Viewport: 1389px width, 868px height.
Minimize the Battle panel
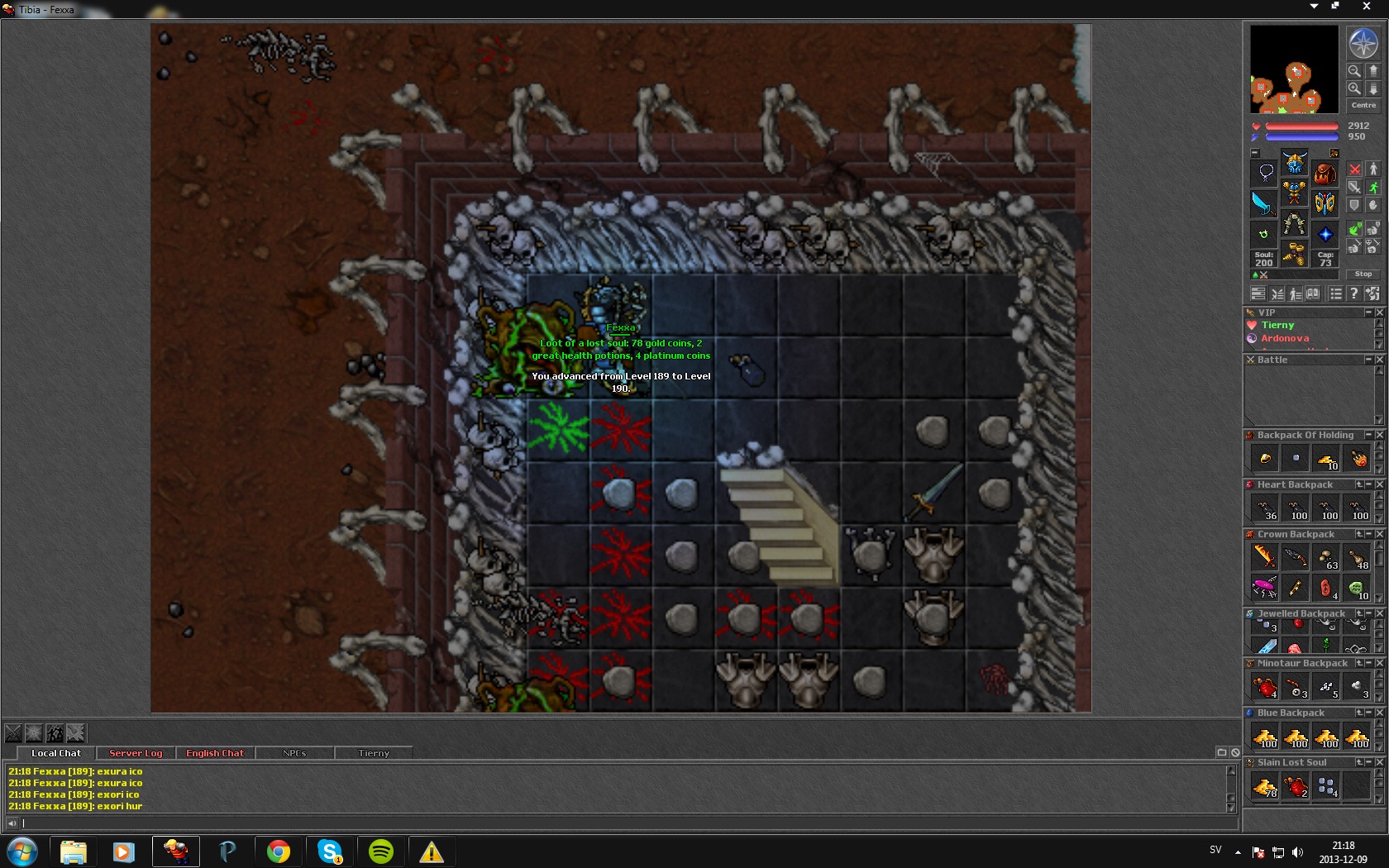[1368, 360]
